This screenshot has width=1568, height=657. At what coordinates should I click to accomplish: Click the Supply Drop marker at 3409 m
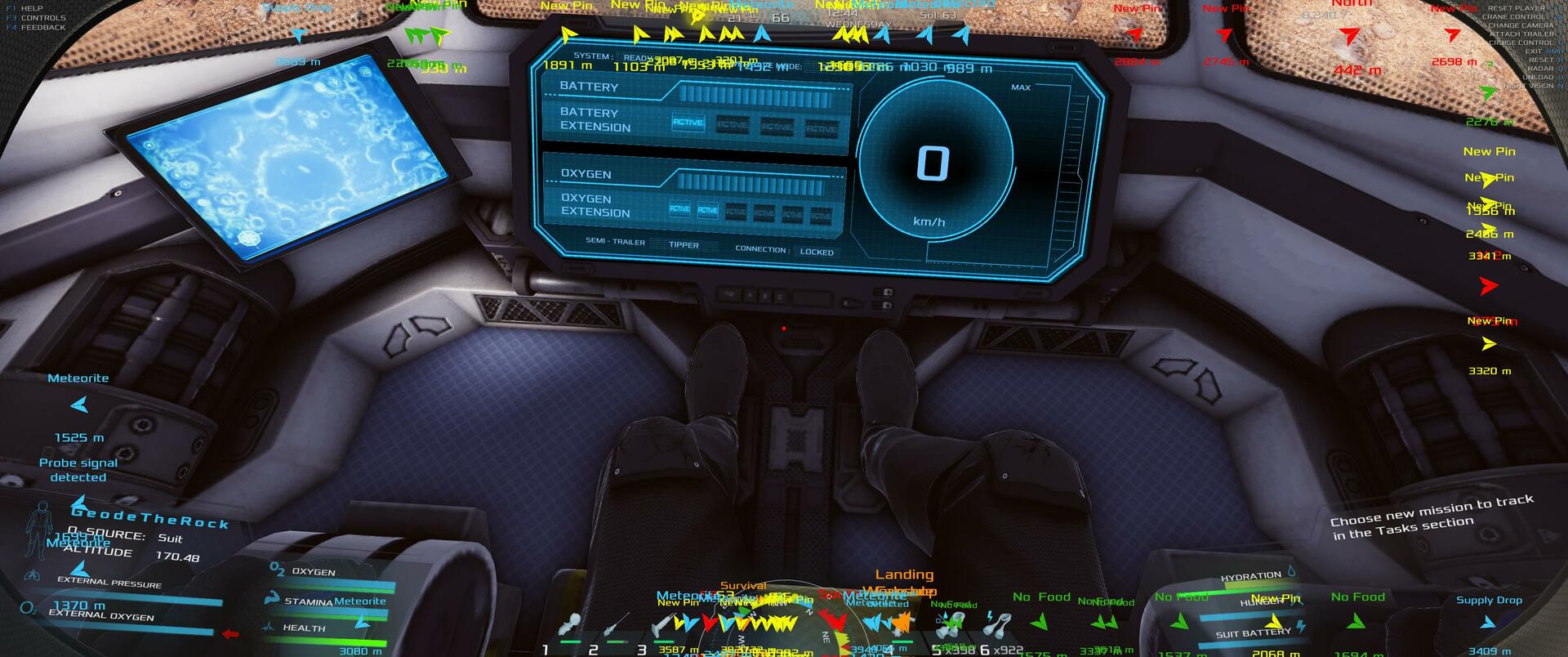point(1488,623)
